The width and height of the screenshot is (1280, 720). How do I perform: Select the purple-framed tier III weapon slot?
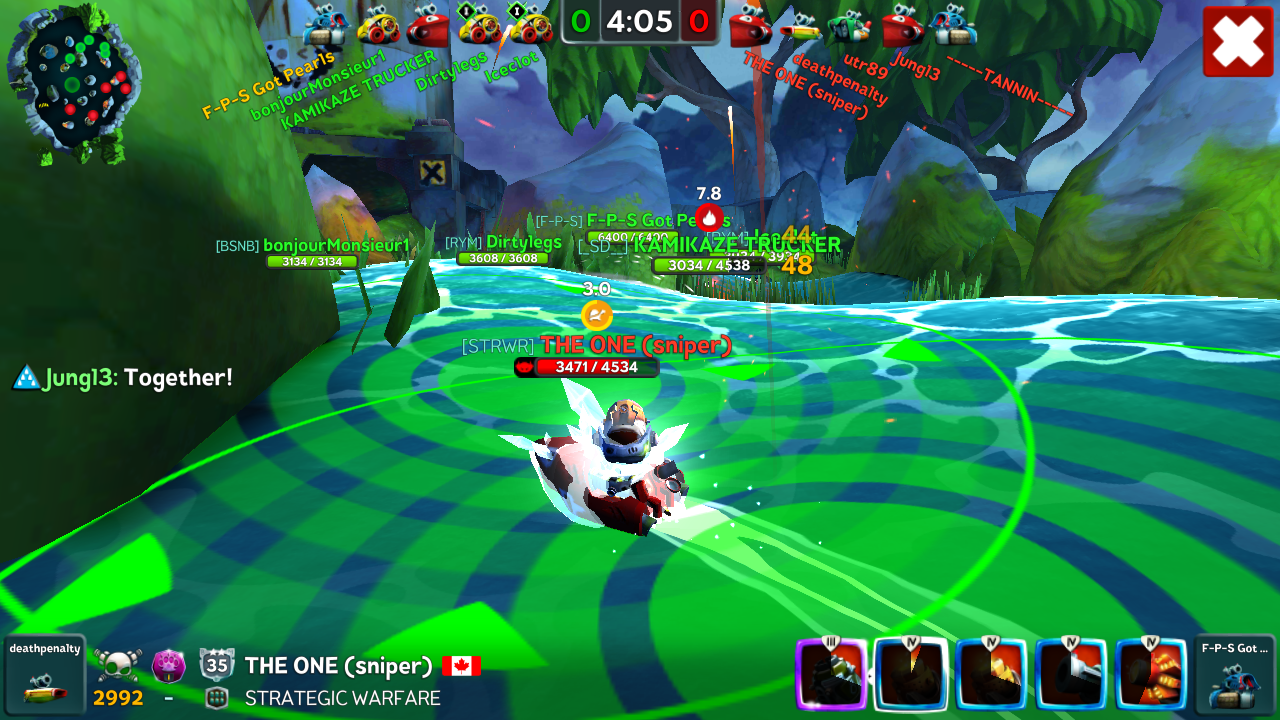831,674
